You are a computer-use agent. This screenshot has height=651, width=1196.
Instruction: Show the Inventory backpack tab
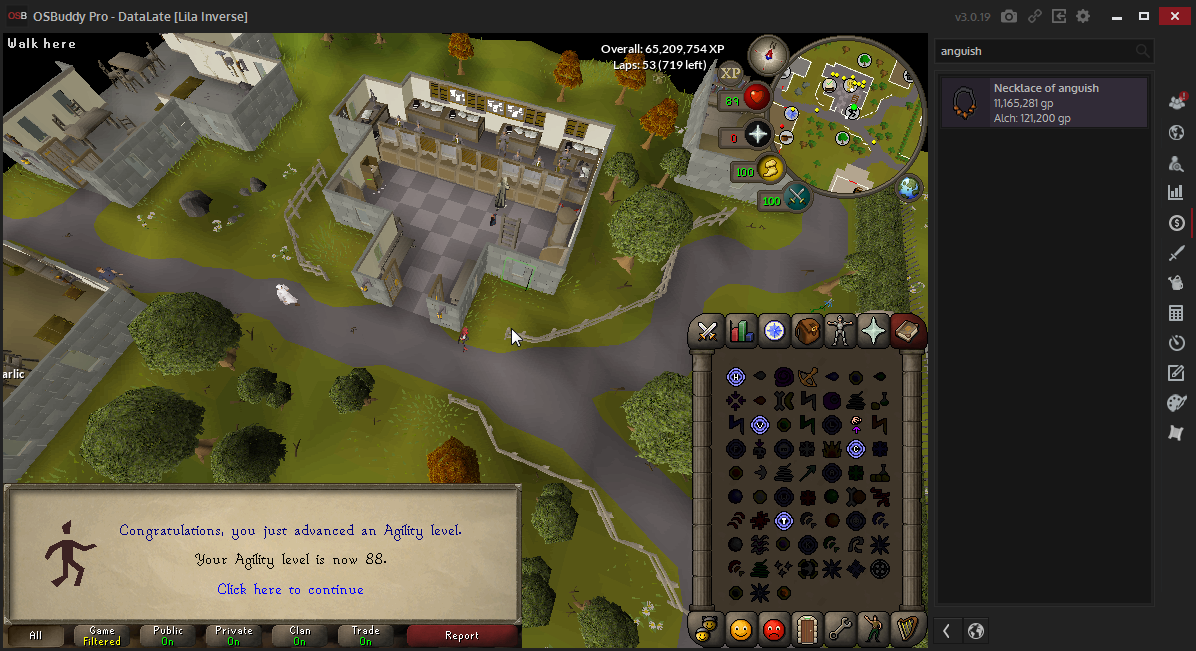tap(807, 331)
